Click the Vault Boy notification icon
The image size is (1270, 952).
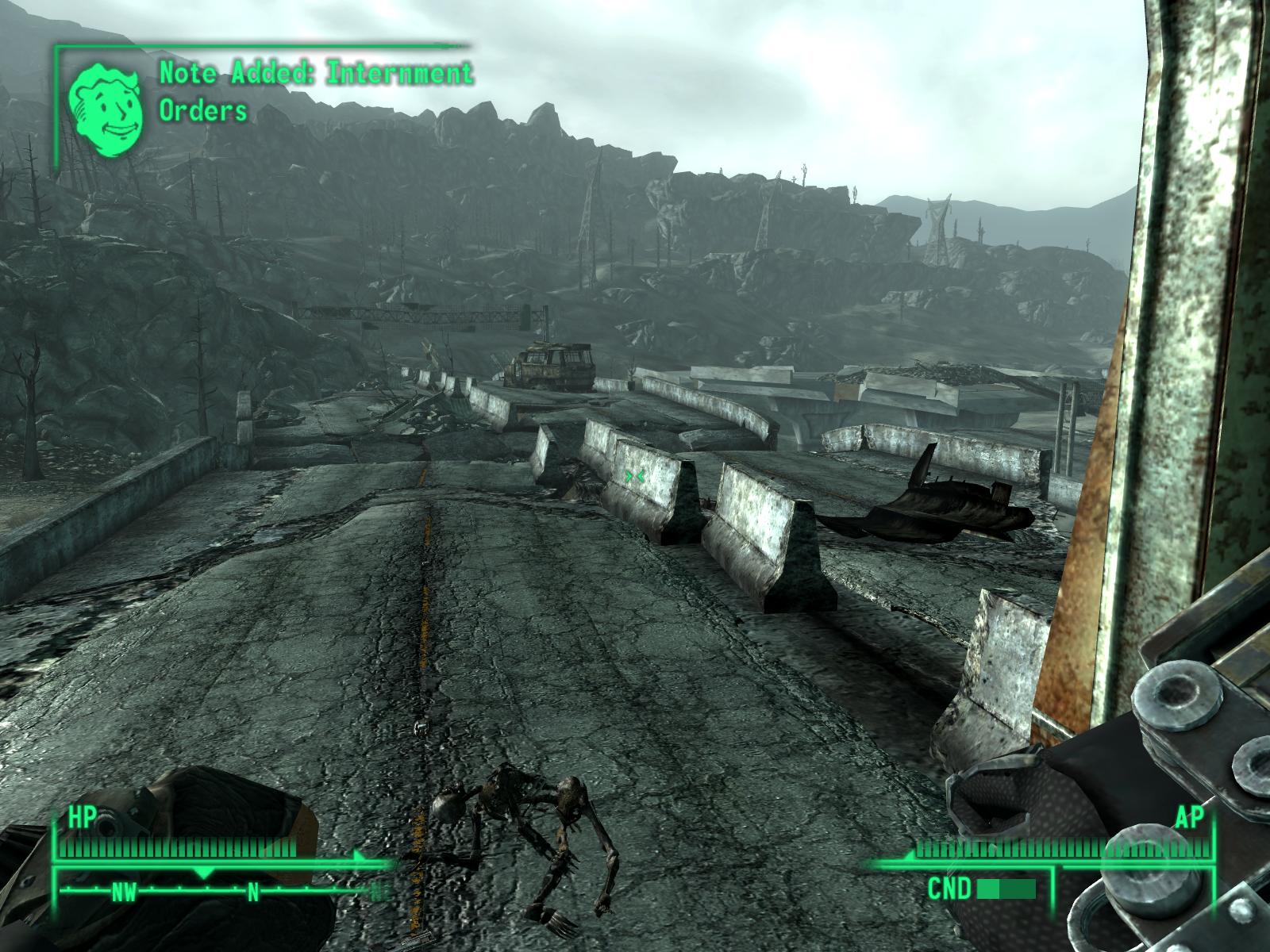coord(106,109)
